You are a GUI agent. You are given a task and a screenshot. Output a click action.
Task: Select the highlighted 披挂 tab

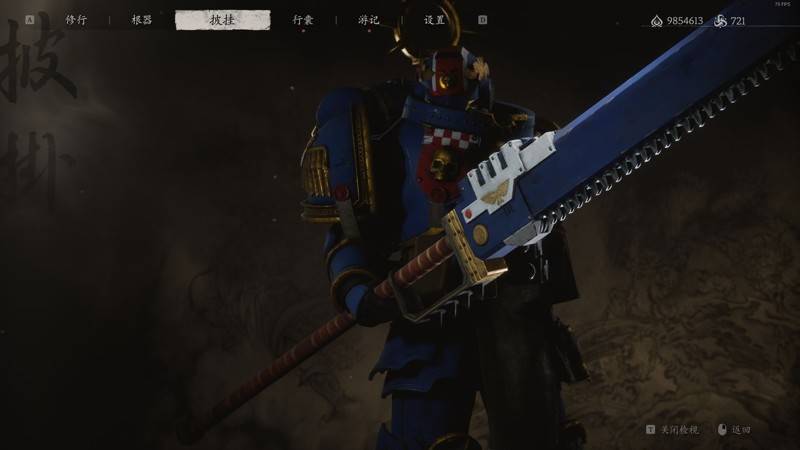coord(222,20)
